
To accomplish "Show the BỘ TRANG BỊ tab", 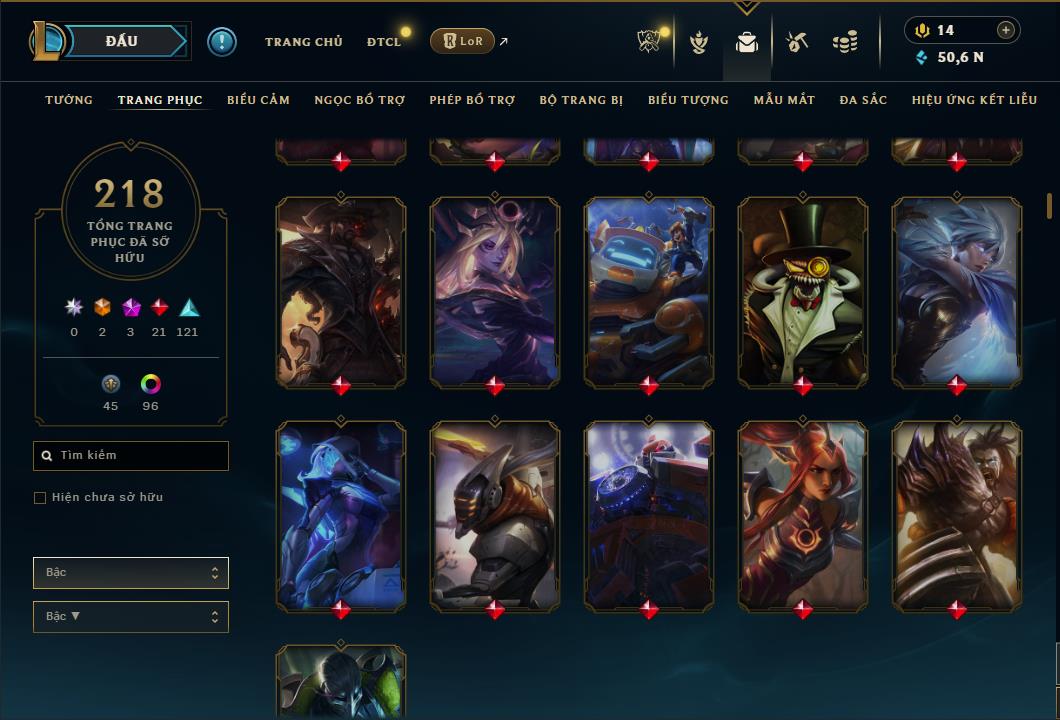I will pos(581,100).
